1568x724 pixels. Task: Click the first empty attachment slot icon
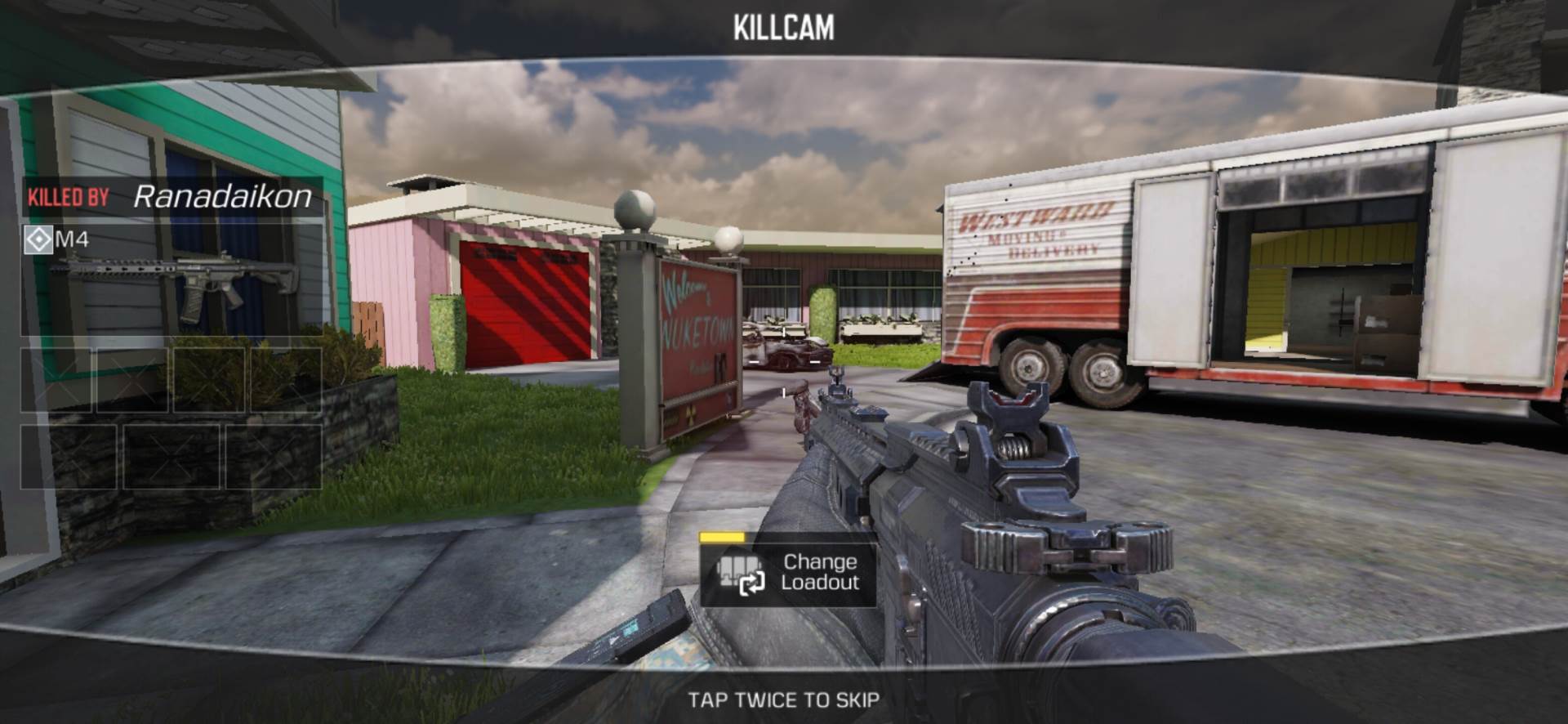(x=57, y=378)
